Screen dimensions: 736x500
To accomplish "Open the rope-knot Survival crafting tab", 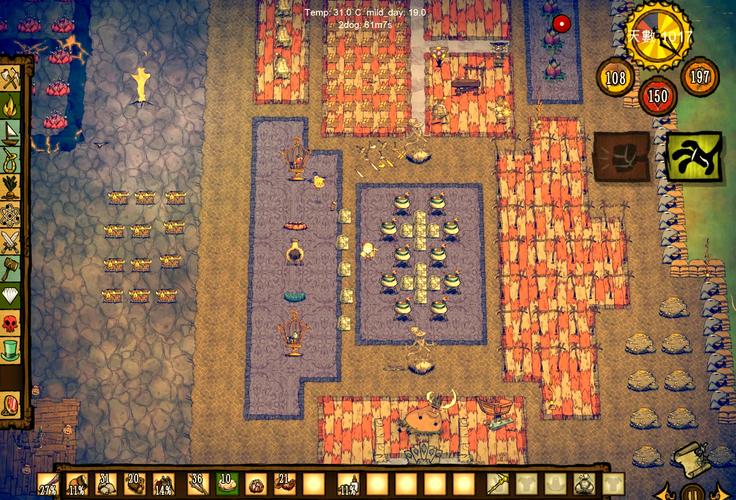I will click(11, 160).
